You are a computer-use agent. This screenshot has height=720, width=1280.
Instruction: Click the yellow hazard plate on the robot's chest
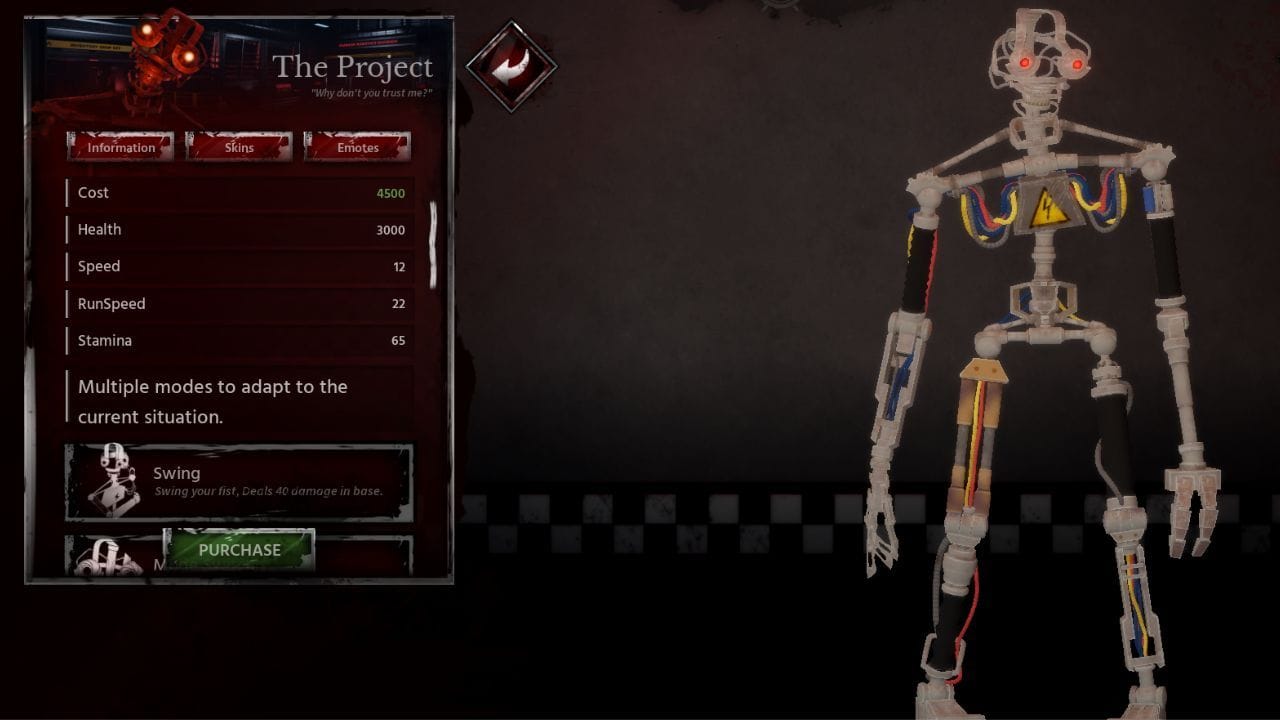click(1046, 208)
